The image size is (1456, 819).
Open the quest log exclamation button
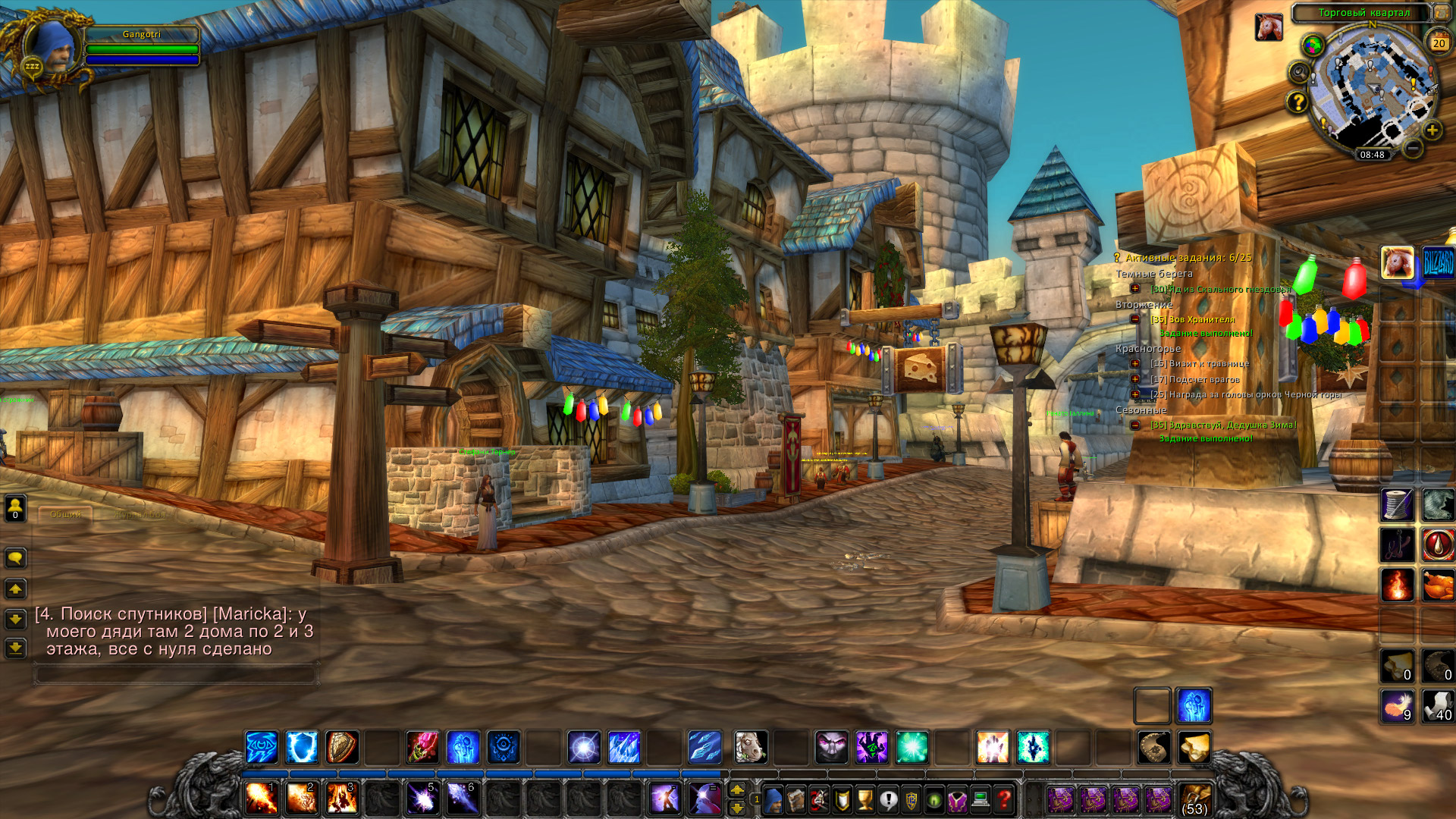(888, 799)
